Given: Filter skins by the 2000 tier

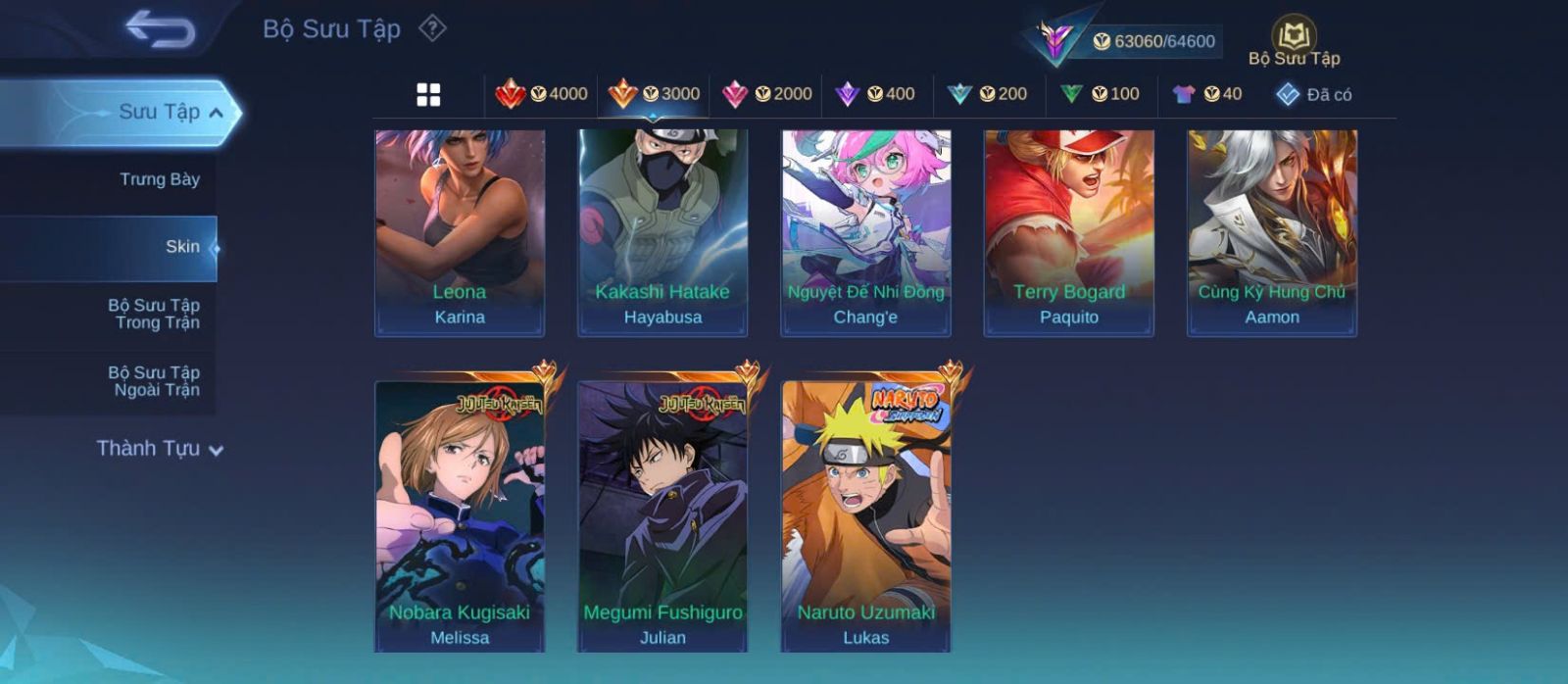Looking at the screenshot, I should click(x=766, y=94).
